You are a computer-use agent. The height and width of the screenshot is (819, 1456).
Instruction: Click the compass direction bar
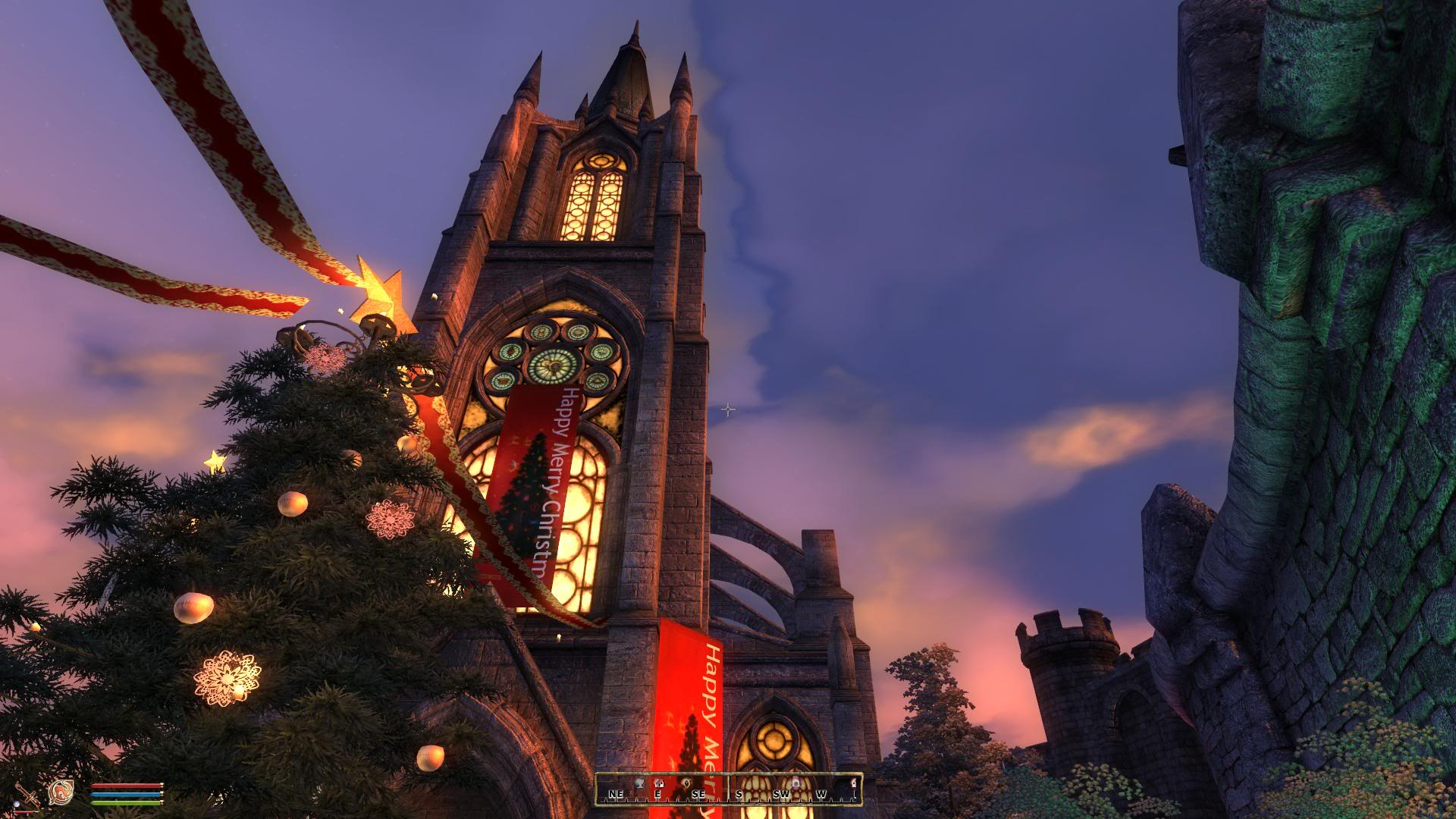click(x=728, y=789)
